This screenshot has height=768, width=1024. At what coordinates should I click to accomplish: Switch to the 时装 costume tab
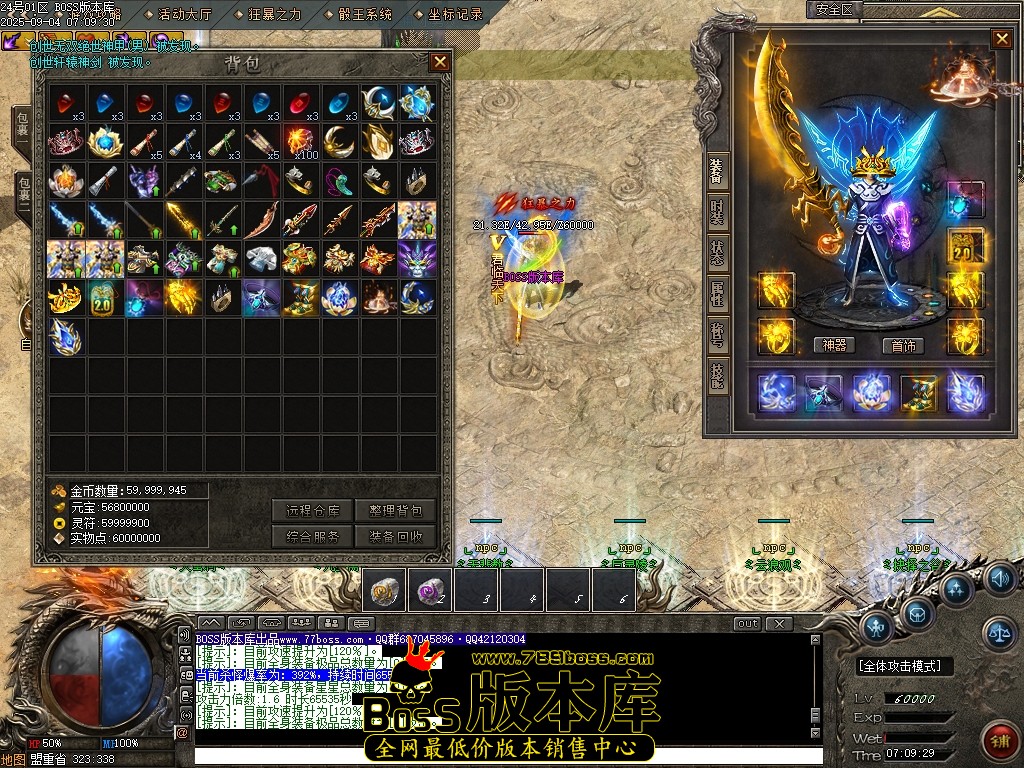click(x=717, y=211)
